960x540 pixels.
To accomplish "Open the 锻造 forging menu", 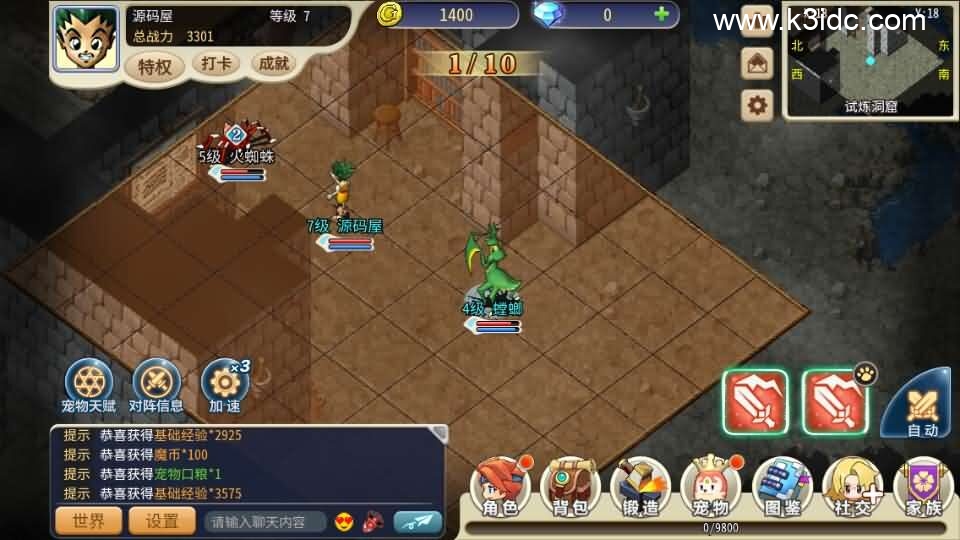I will pyautogui.click(x=639, y=488).
